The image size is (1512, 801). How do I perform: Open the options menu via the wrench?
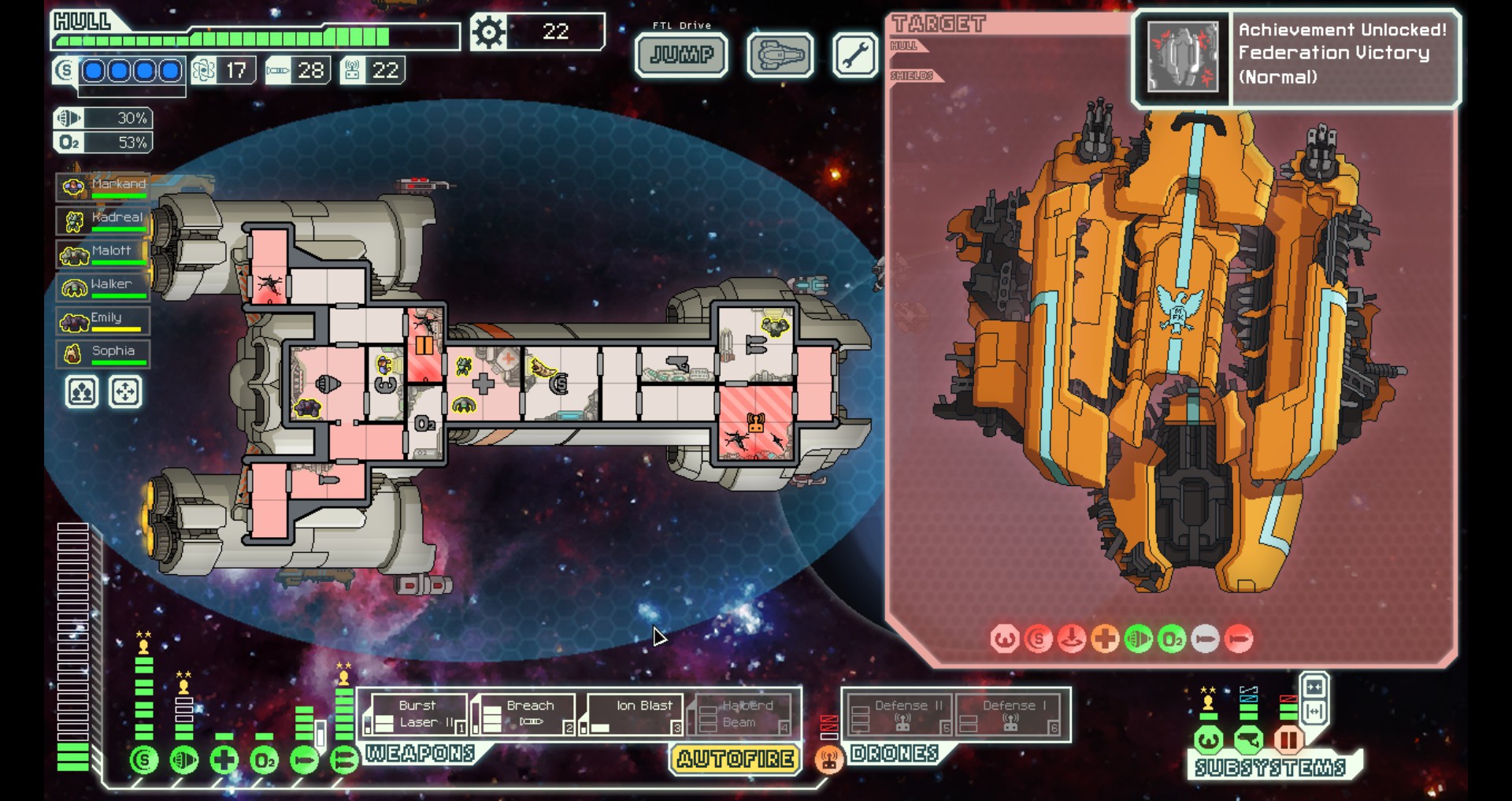(x=854, y=55)
